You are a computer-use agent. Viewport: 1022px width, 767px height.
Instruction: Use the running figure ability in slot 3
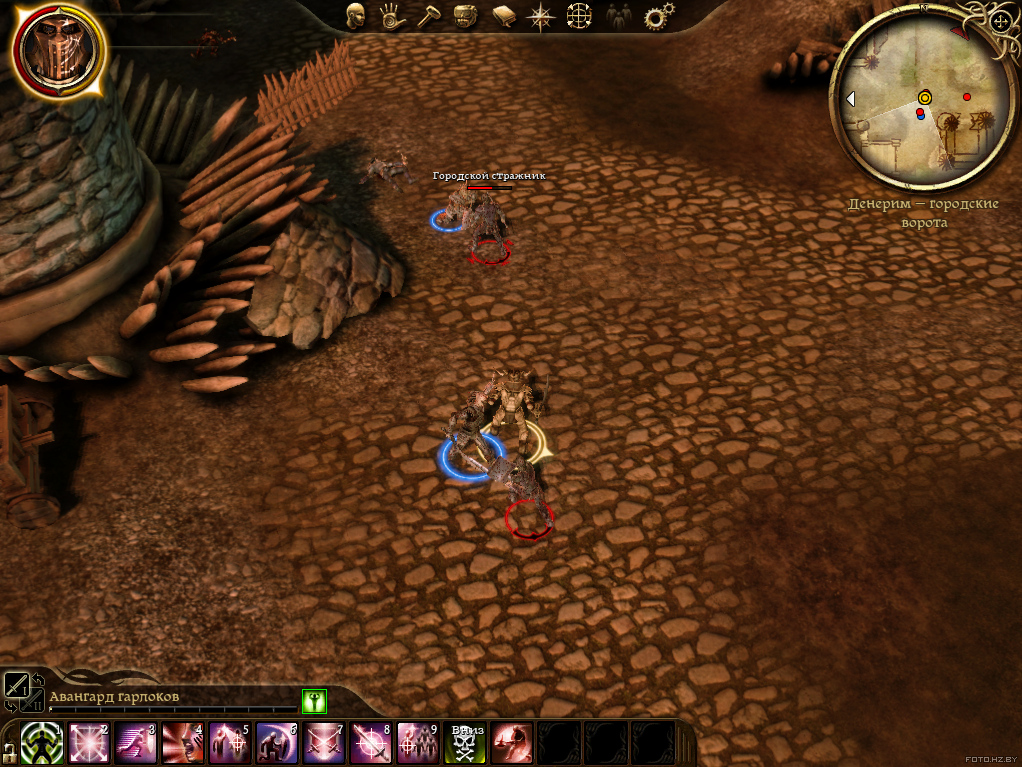coord(135,743)
